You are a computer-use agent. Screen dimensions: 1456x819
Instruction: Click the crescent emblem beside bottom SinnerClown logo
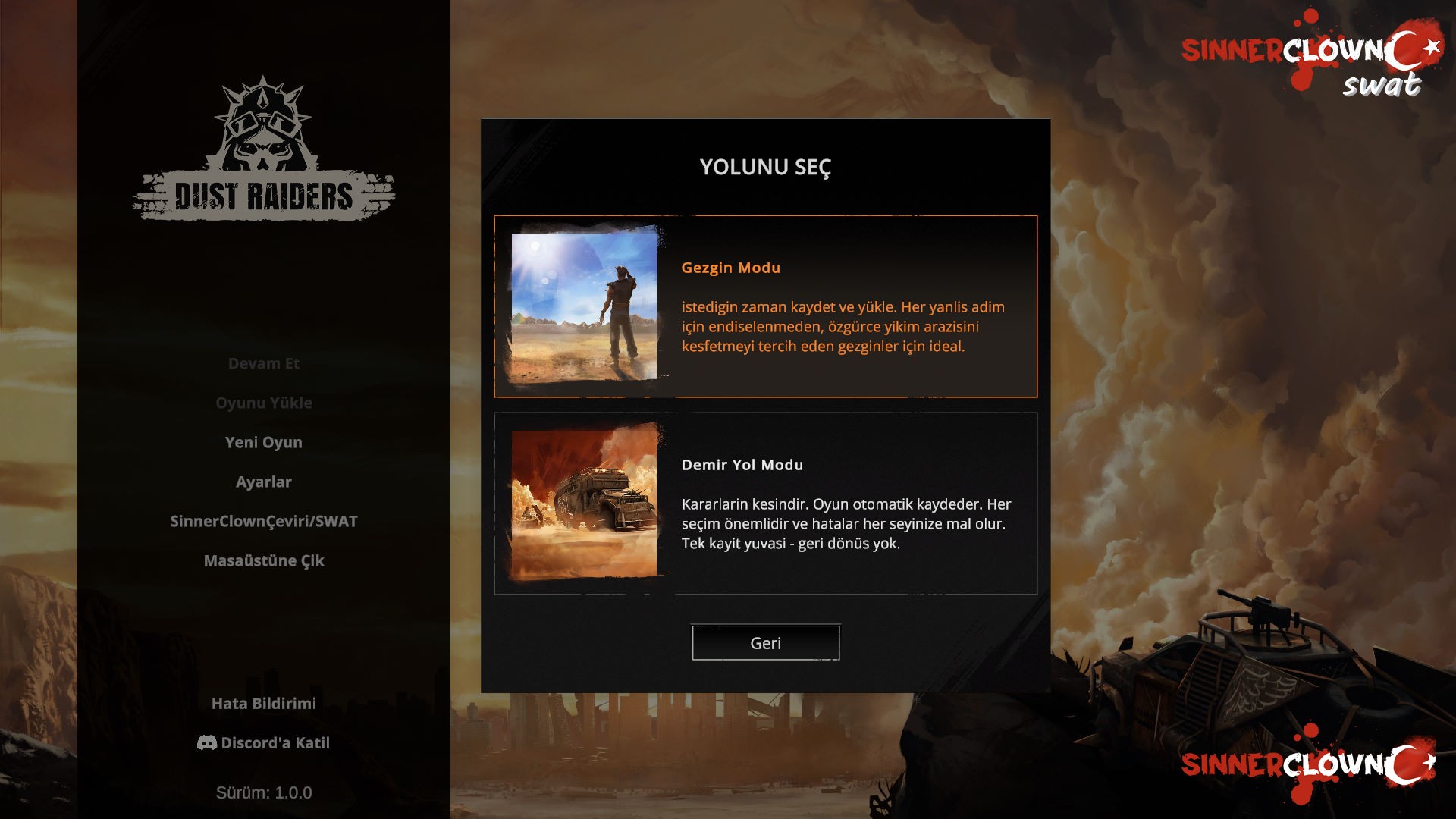coord(1409,762)
